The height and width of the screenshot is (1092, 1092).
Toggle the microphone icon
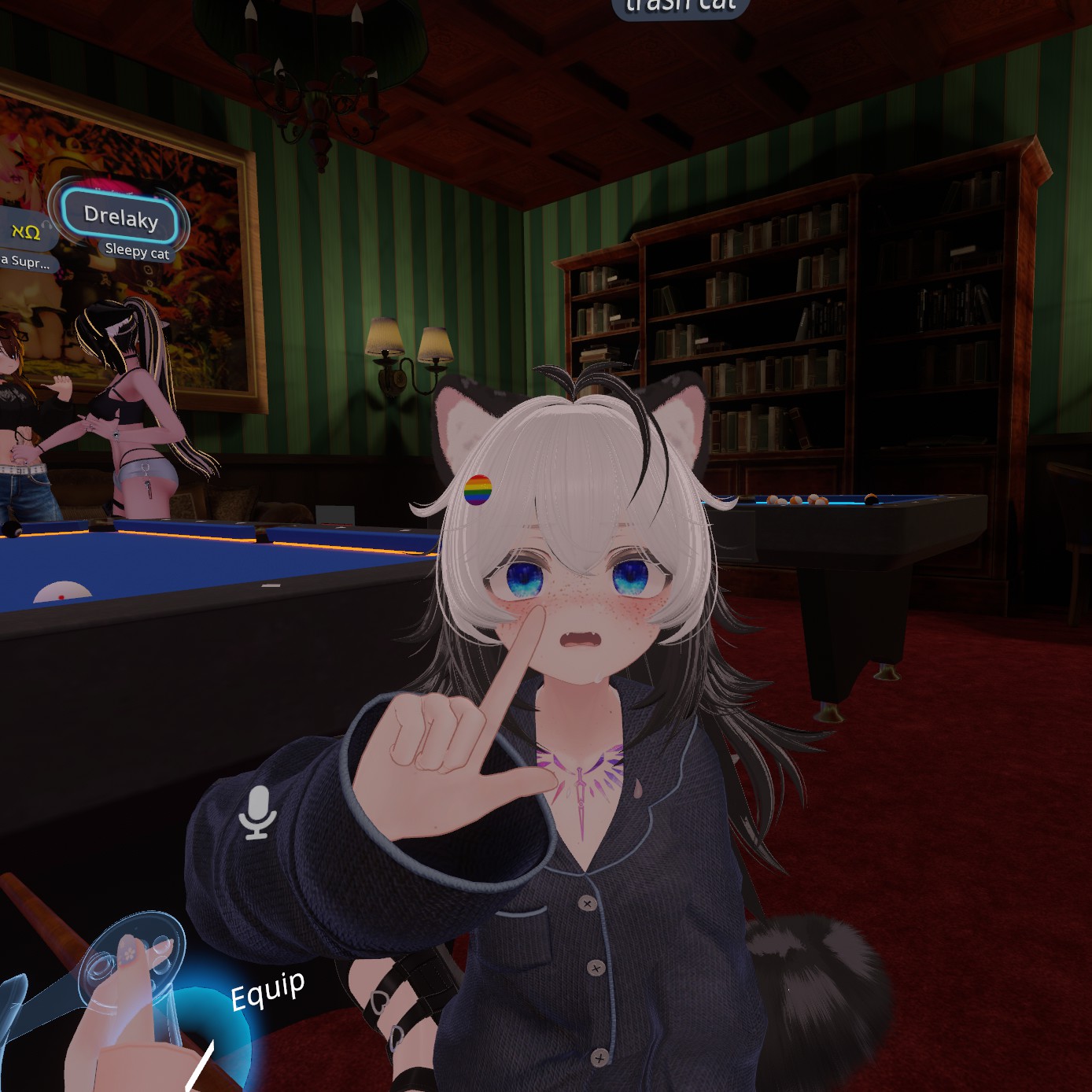click(257, 812)
